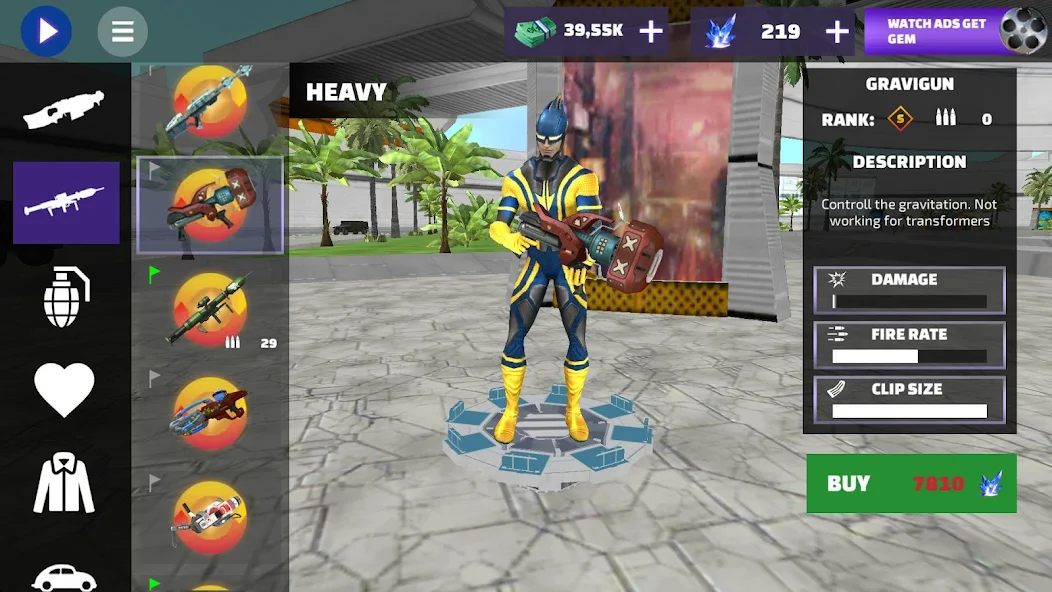Open the grenades category
Screen dimensions: 1052x592
point(66,297)
